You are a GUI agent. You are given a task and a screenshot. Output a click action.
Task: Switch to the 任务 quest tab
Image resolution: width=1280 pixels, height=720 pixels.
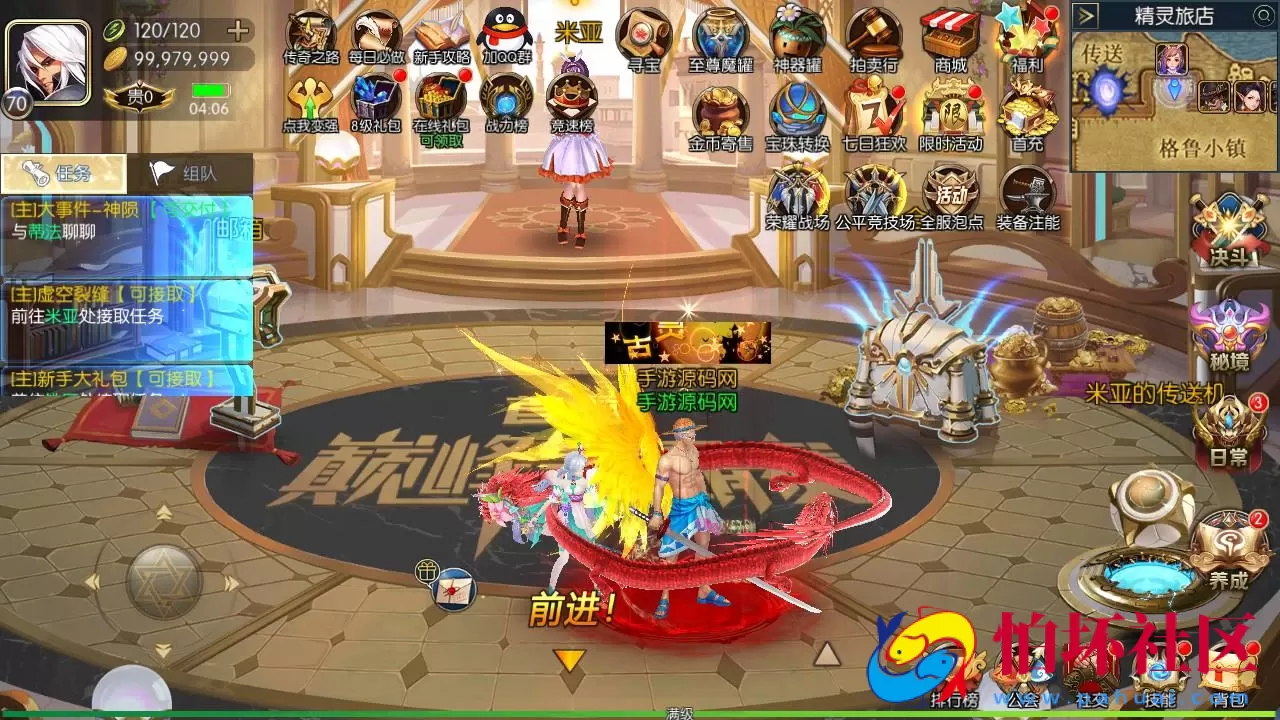click(x=60, y=171)
